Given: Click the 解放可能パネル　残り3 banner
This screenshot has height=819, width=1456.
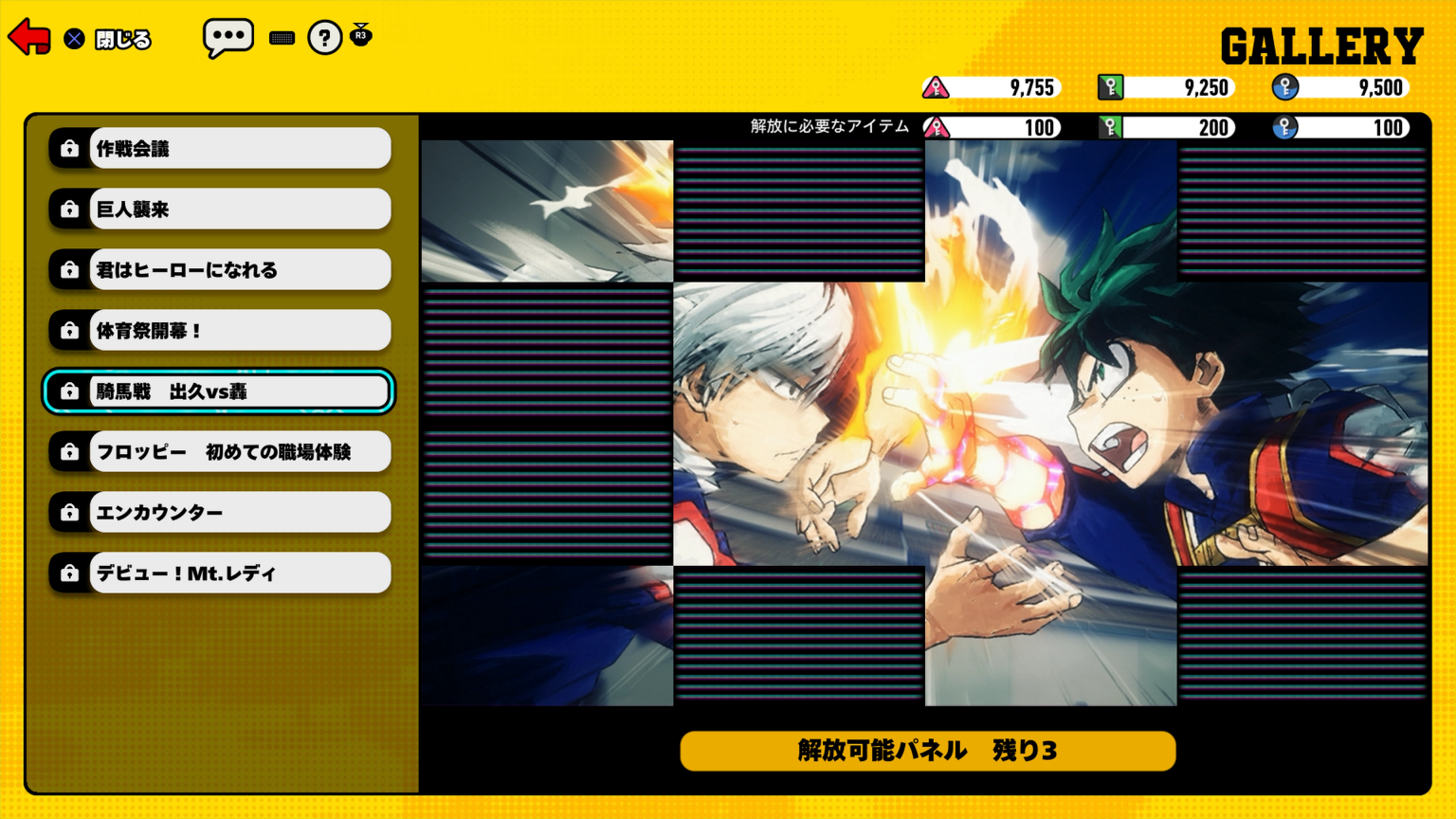Looking at the screenshot, I should (926, 750).
